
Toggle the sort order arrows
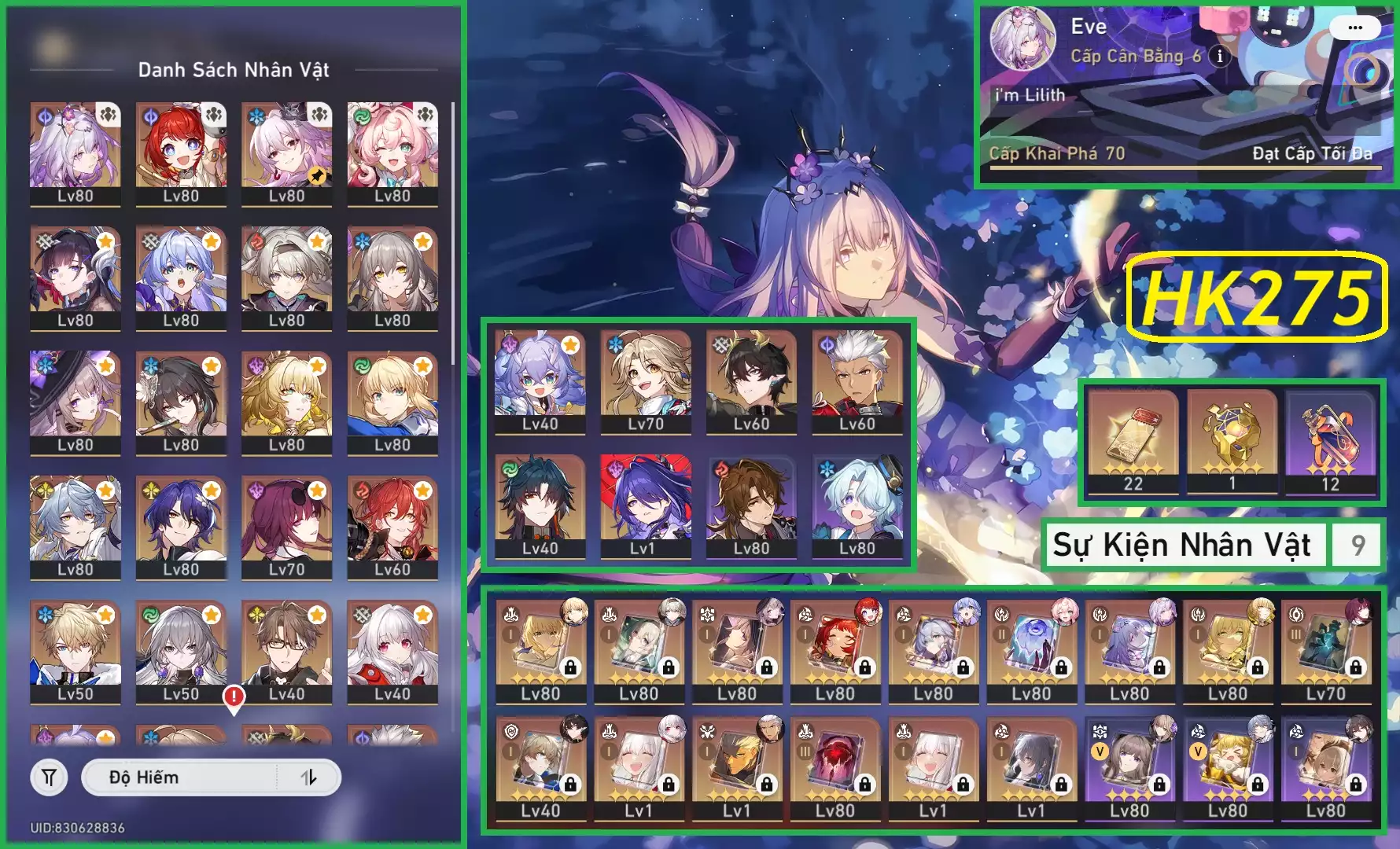click(308, 777)
